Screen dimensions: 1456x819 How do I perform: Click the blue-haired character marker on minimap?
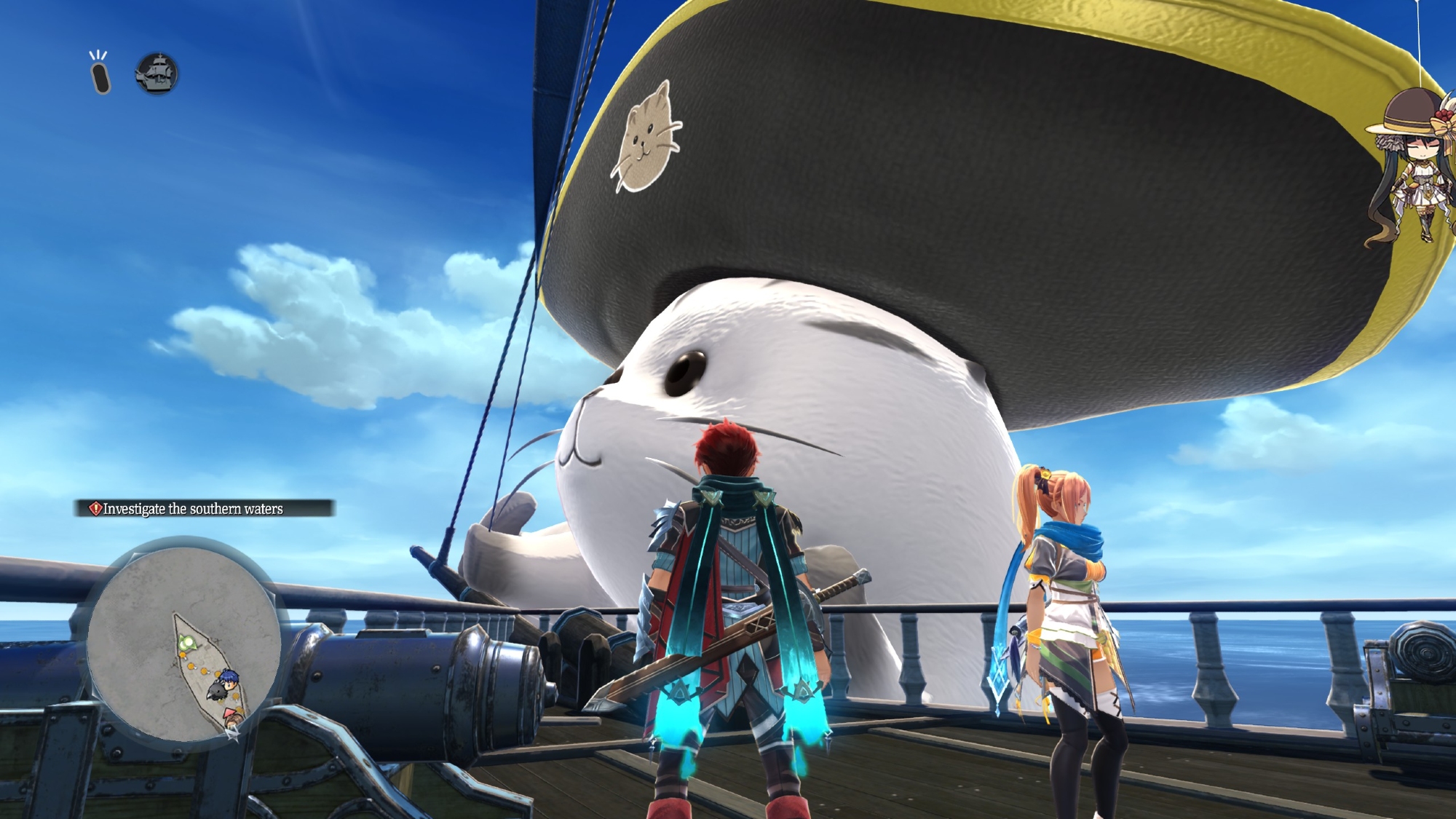coord(229,678)
